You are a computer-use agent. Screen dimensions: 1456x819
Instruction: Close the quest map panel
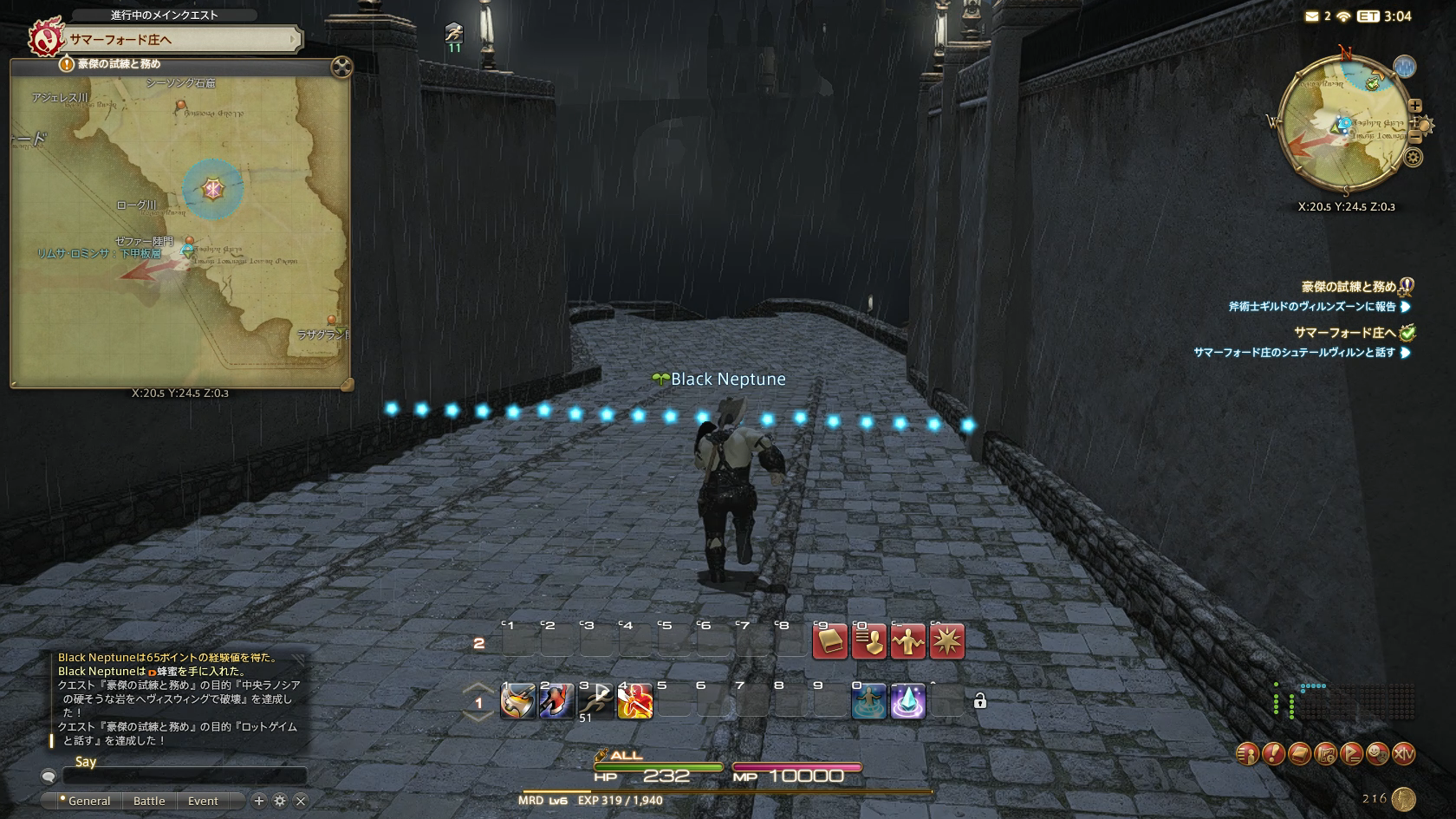[x=341, y=67]
